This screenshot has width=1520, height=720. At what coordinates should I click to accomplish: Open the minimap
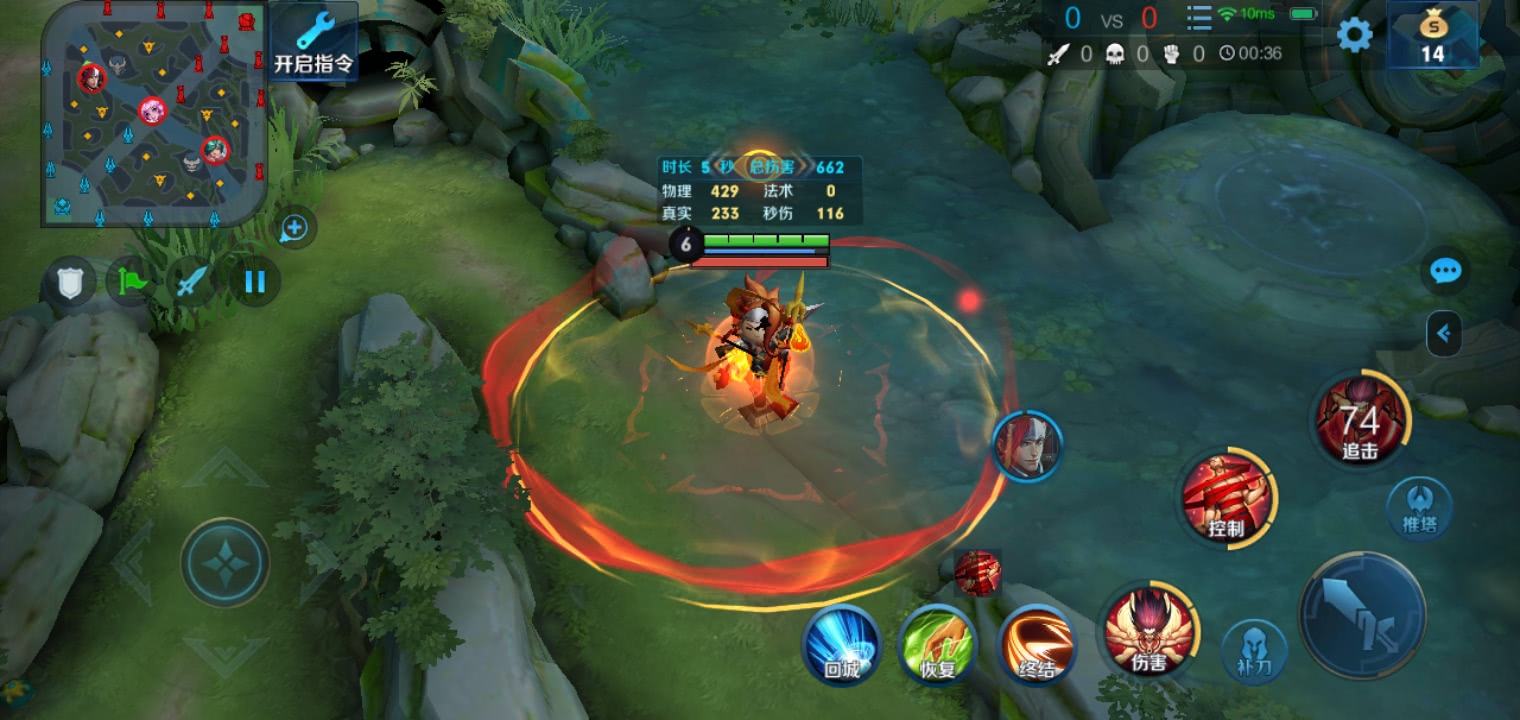click(x=154, y=113)
